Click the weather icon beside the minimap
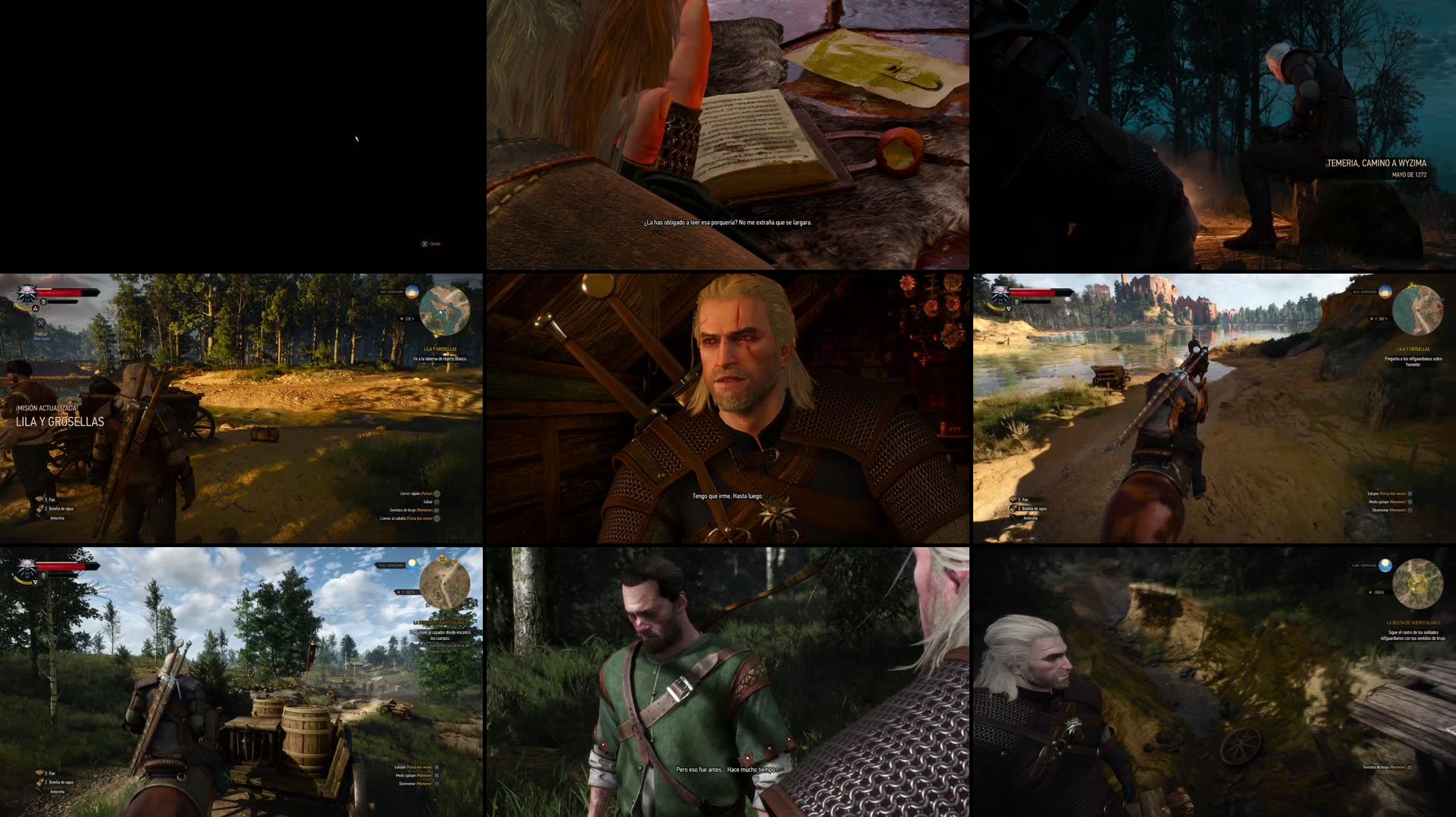The image size is (1456, 817). (x=411, y=291)
